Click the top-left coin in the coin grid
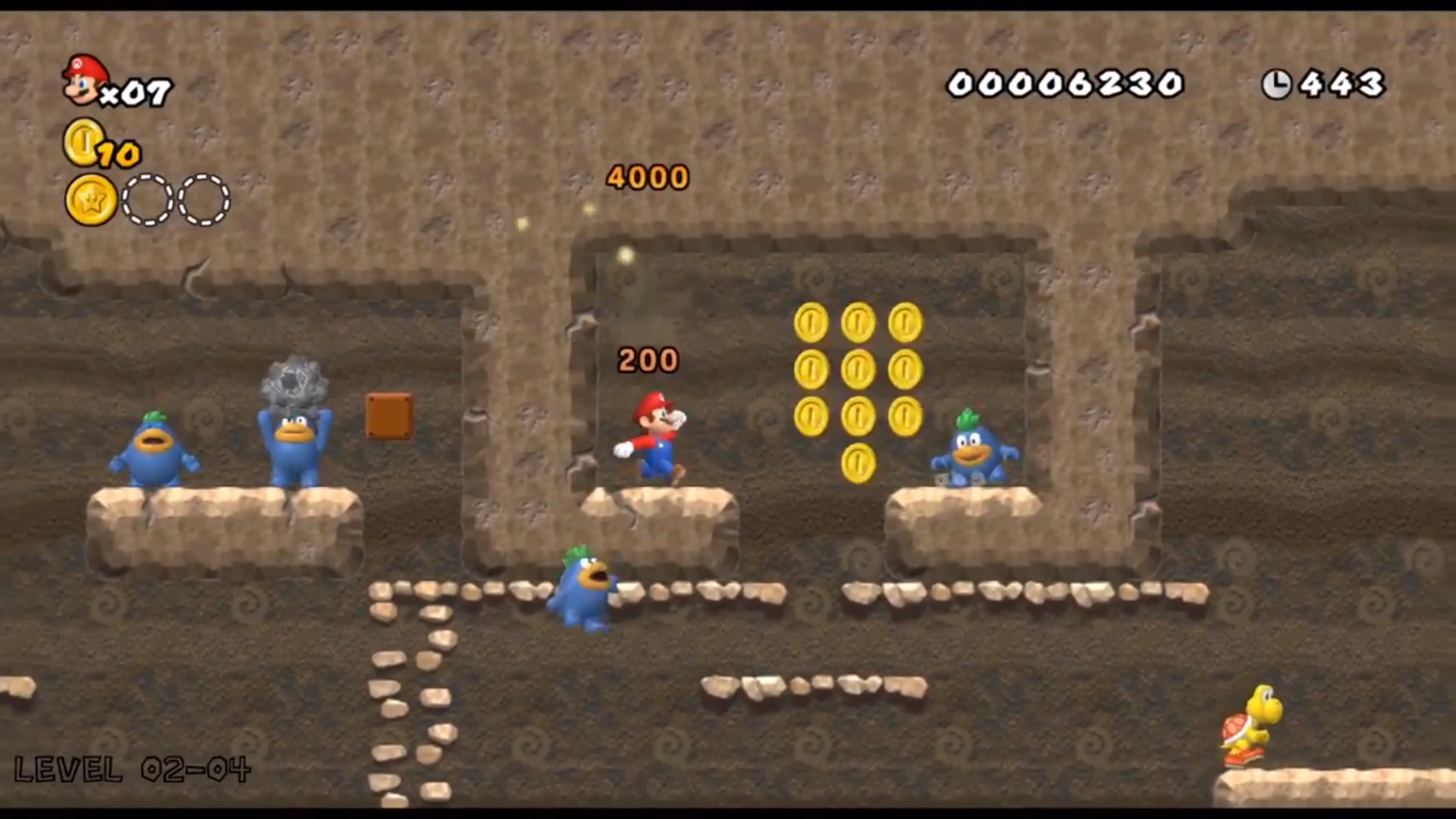The image size is (1456, 819). coord(811,321)
